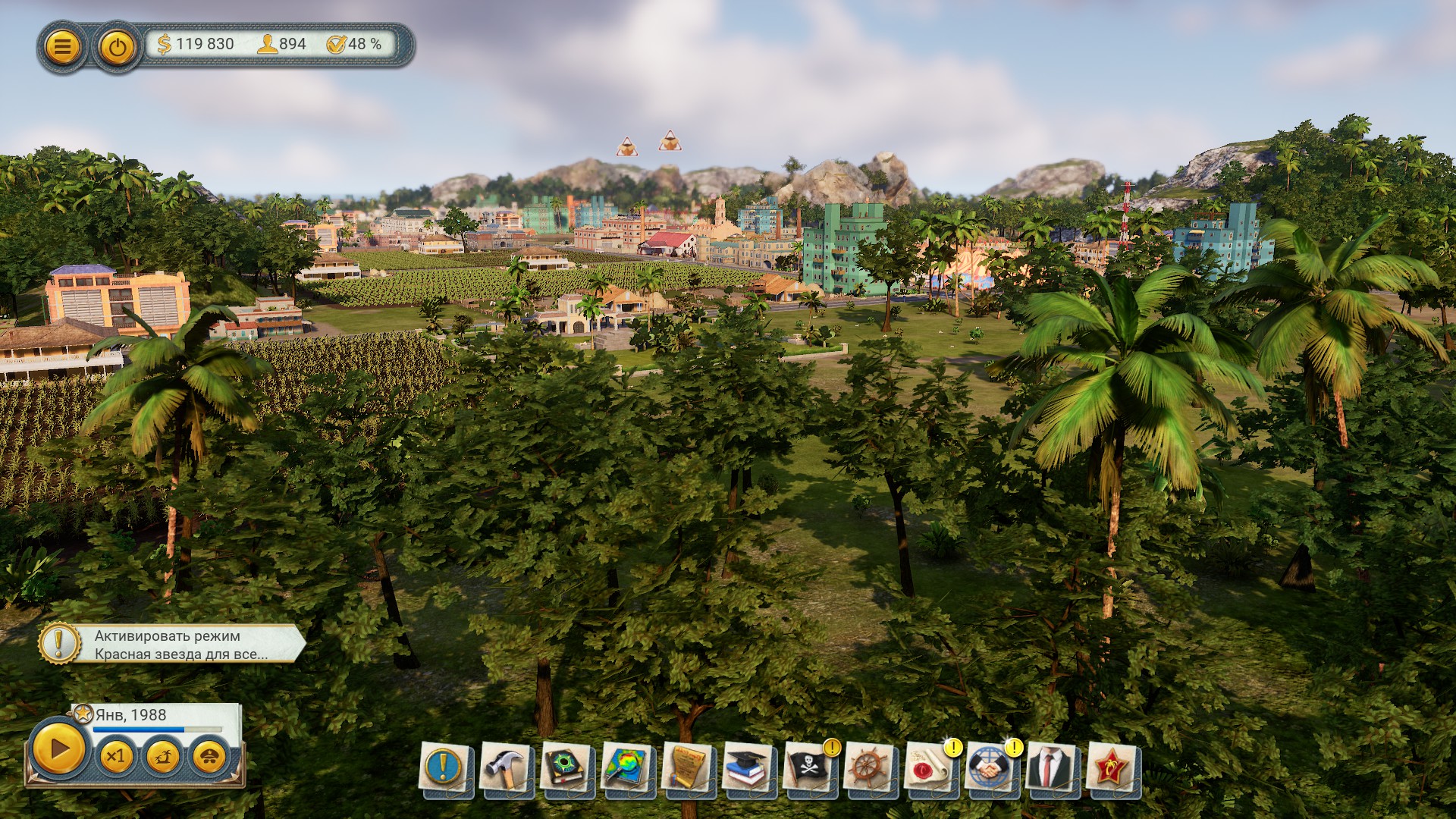Image resolution: width=1456 pixels, height=819 pixels.
Task: Open the blue exclamation tasks panel
Action: (x=444, y=767)
